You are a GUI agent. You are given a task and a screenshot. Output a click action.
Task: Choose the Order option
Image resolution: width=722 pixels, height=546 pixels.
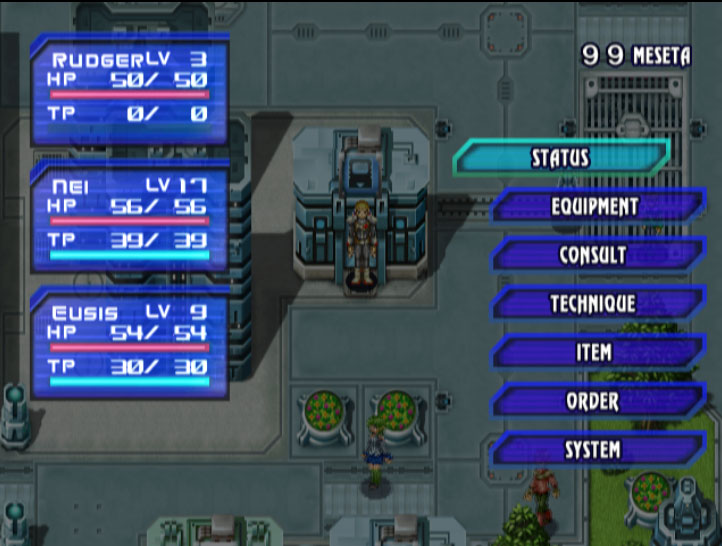[594, 402]
